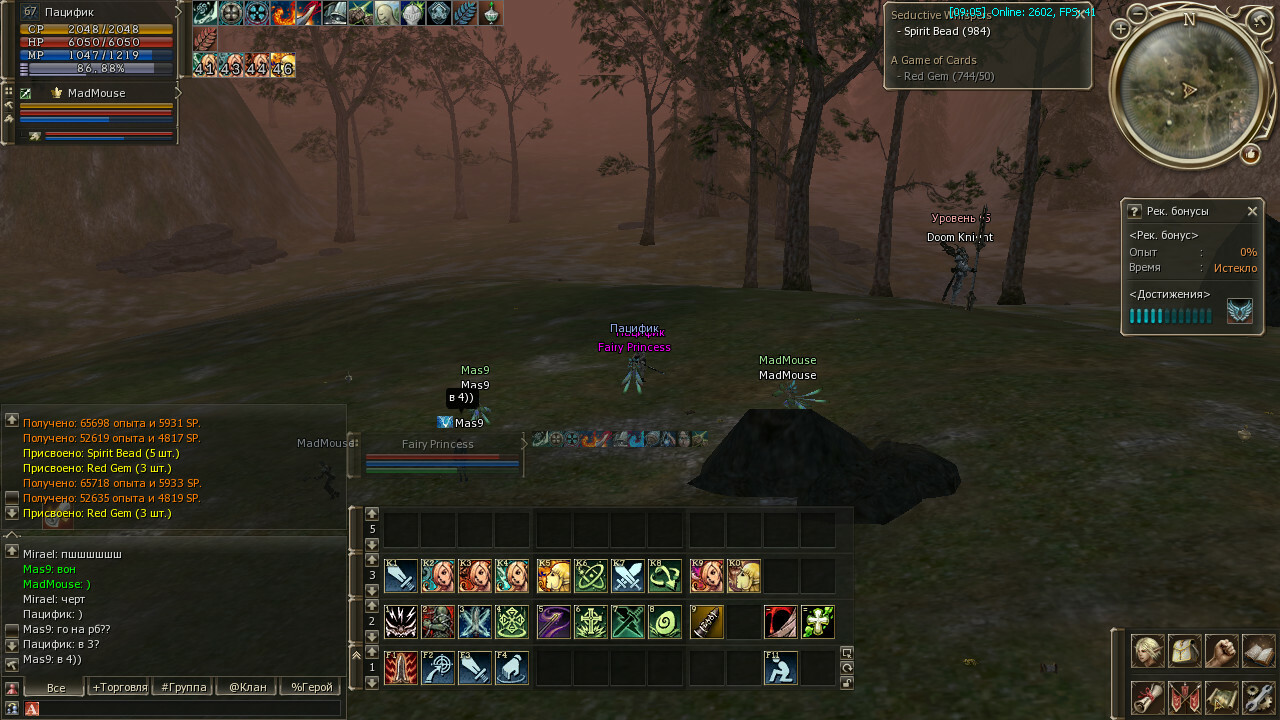Image resolution: width=1280 pixels, height=720 pixels.
Task: Open the quest scroll icon
Action: click(x=1147, y=697)
